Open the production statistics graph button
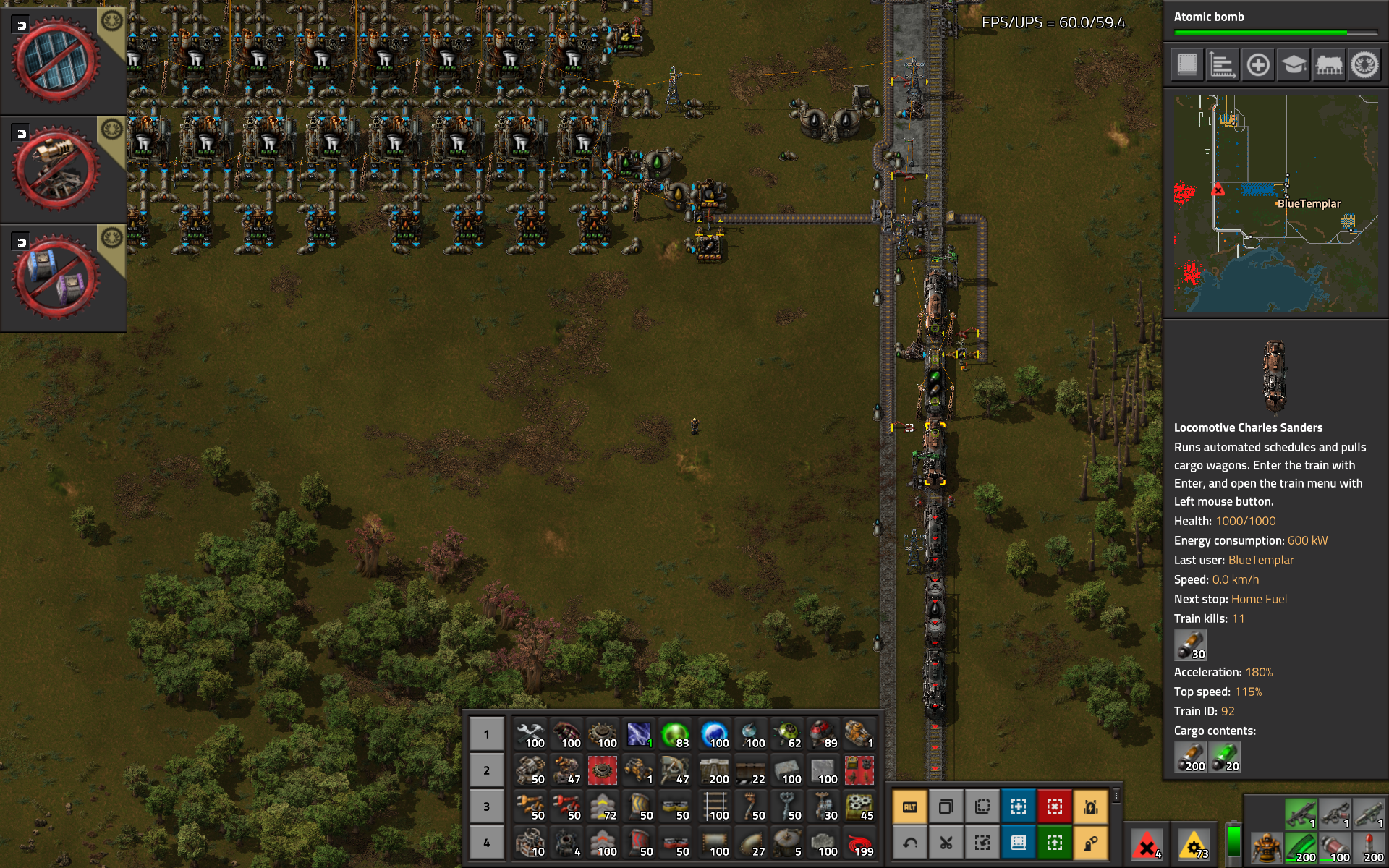Screen dimensions: 1389x868 coord(1222,65)
